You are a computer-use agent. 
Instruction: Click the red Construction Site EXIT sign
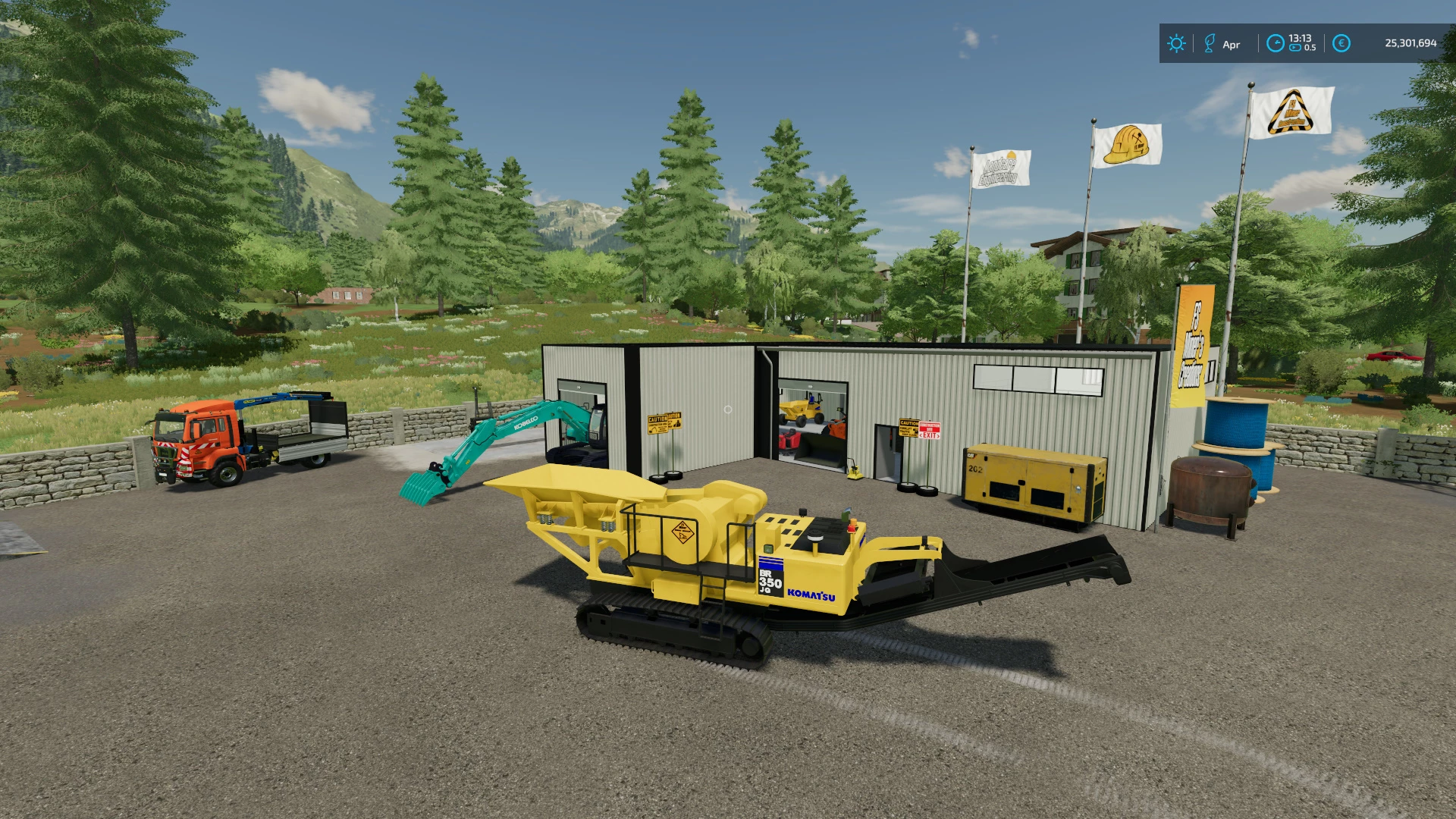[929, 430]
